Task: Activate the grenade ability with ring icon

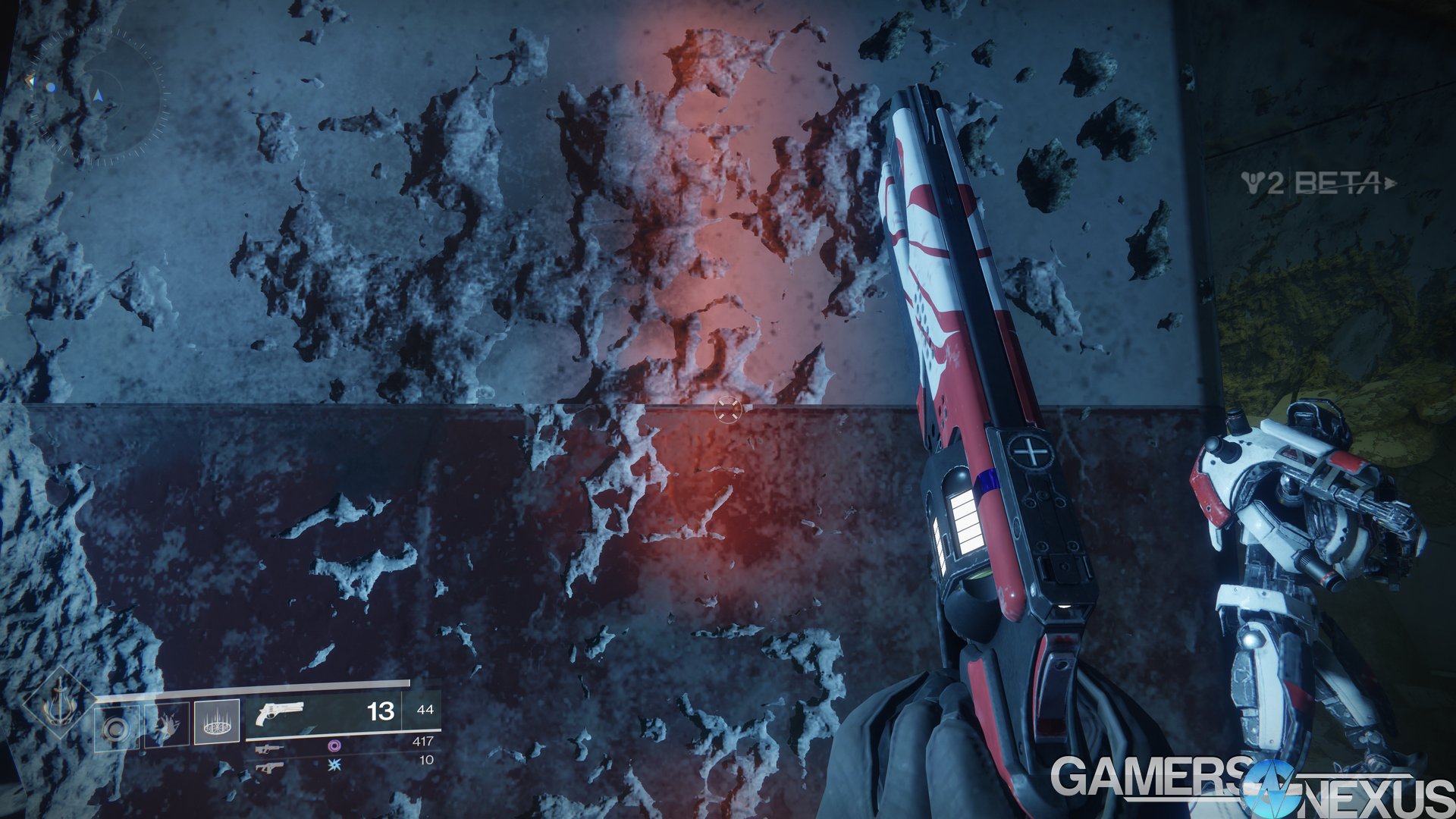Action: tap(116, 729)
